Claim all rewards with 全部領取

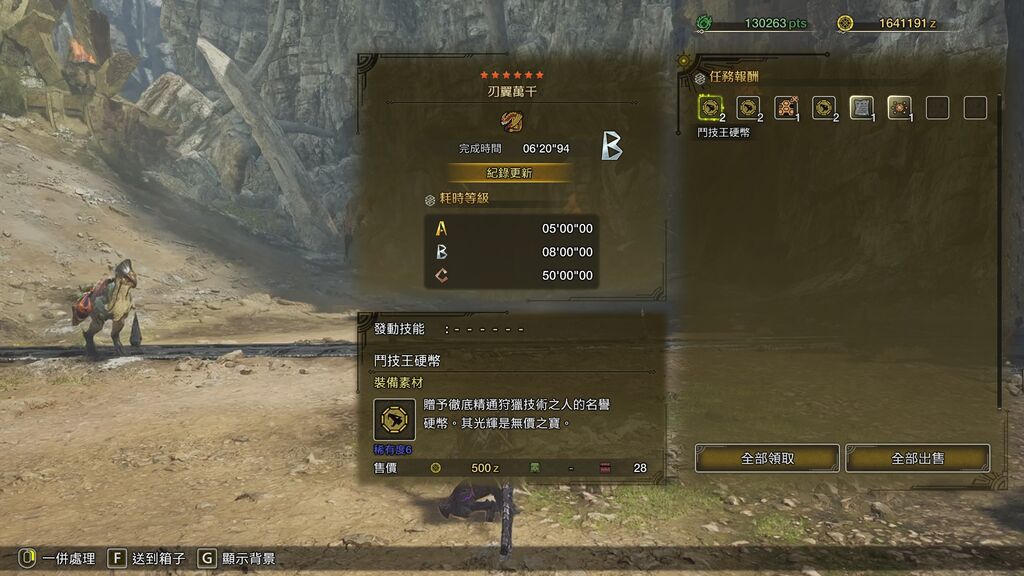pyautogui.click(x=767, y=458)
